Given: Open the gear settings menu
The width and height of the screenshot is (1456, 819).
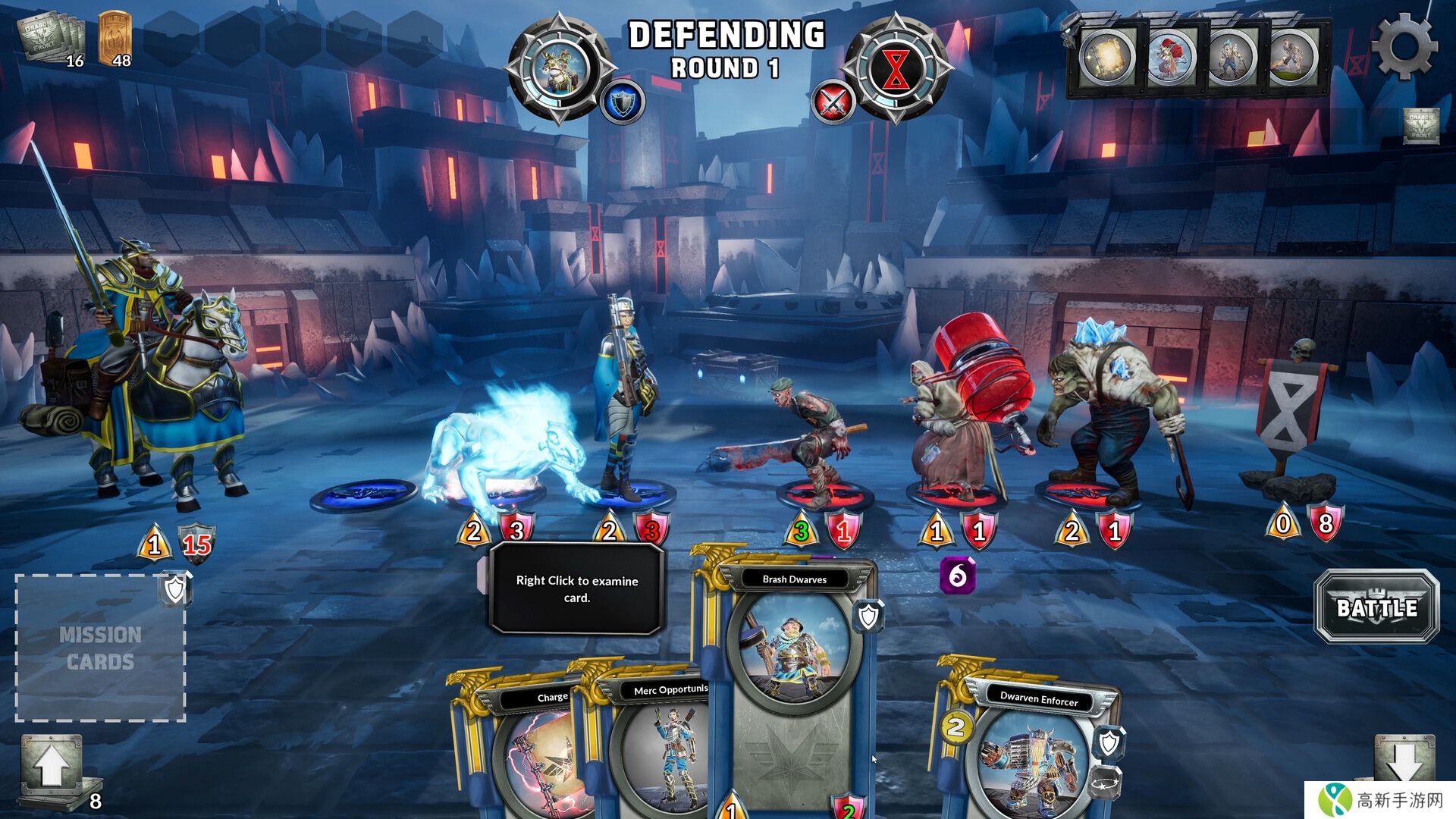Looking at the screenshot, I should pyautogui.click(x=1404, y=47).
